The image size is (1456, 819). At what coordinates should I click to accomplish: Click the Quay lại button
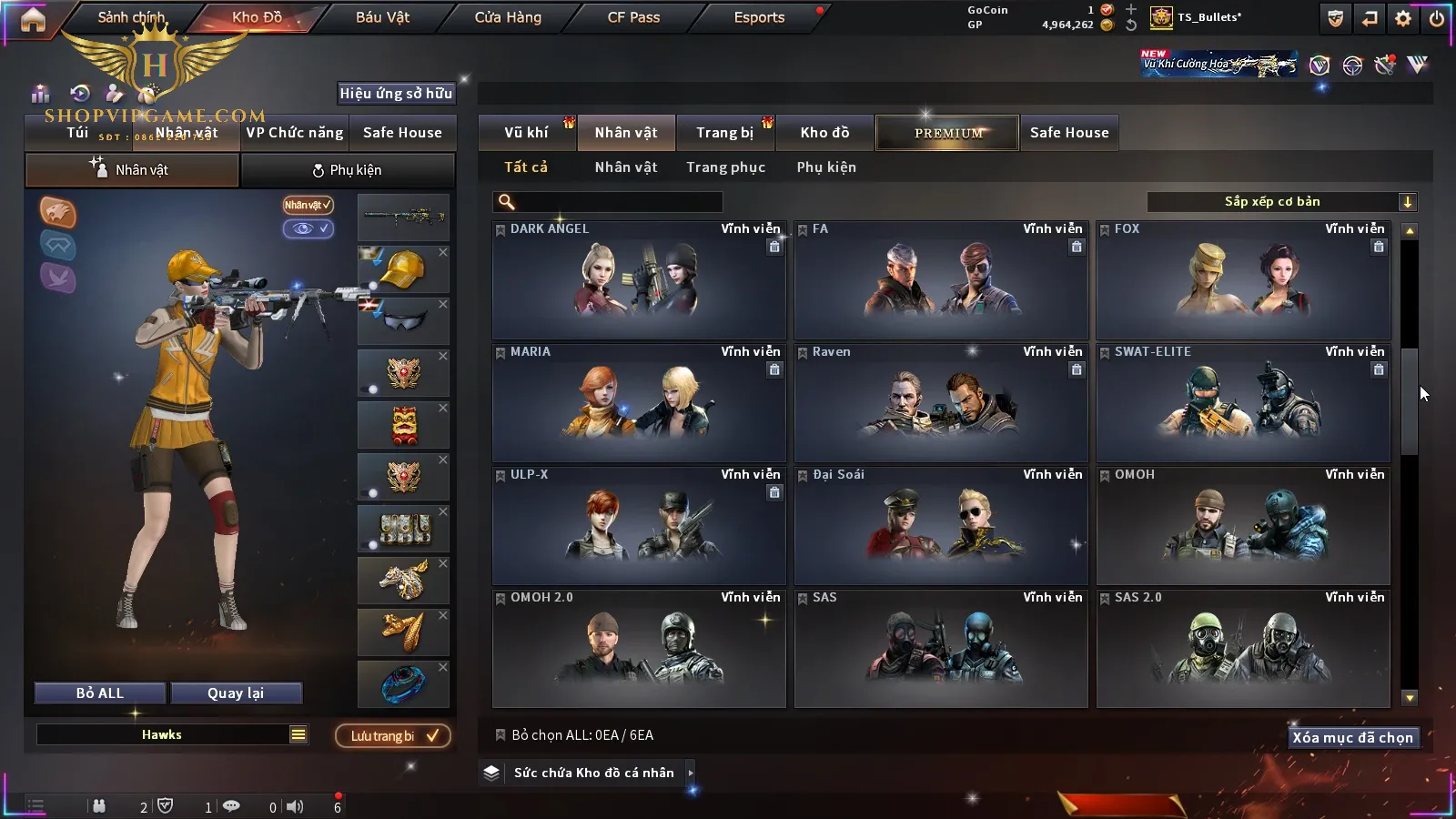236,693
